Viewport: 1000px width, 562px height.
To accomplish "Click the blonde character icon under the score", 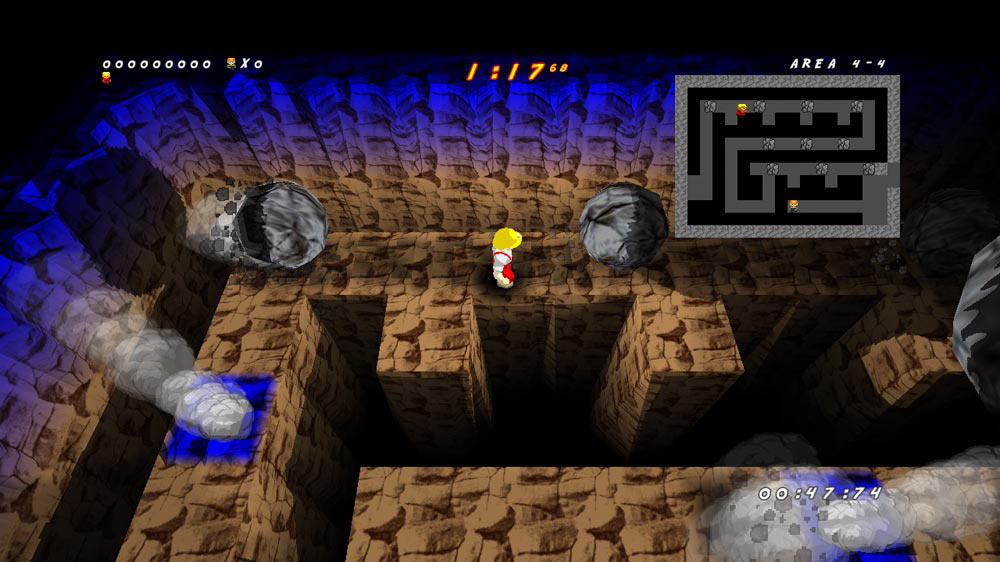I will [106, 77].
